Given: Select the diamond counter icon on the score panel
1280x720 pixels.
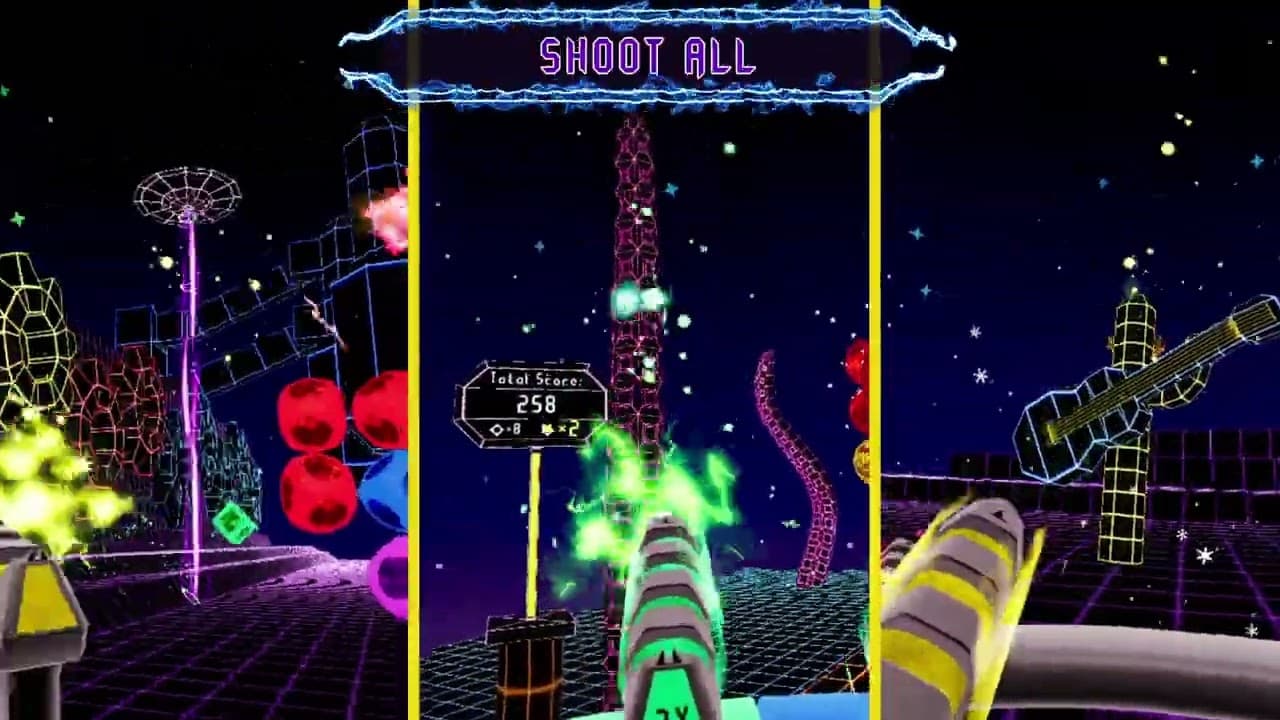Looking at the screenshot, I should pyautogui.click(x=497, y=428).
